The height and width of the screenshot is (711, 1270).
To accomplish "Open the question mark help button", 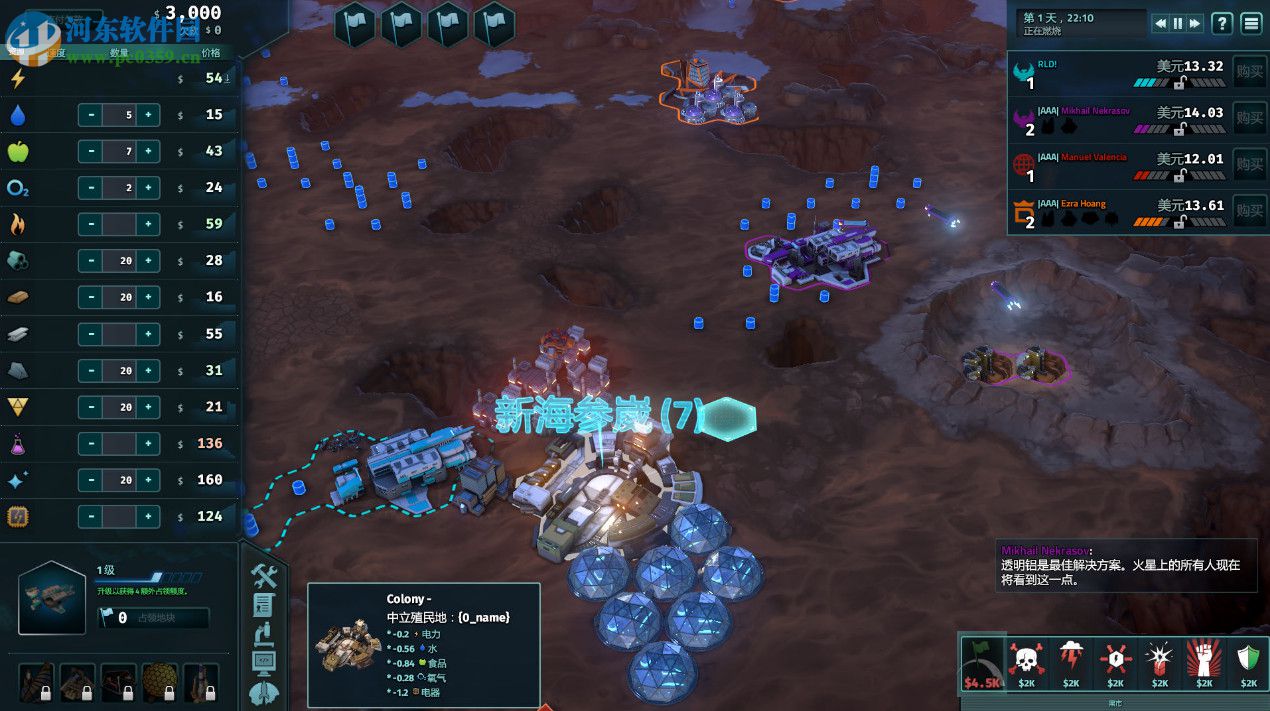I will tap(1222, 23).
